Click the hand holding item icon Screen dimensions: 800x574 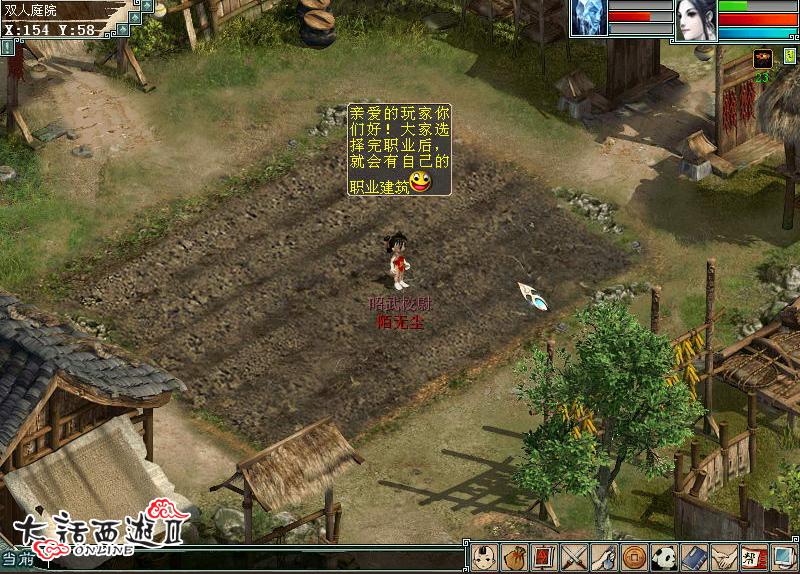[x=603, y=557]
